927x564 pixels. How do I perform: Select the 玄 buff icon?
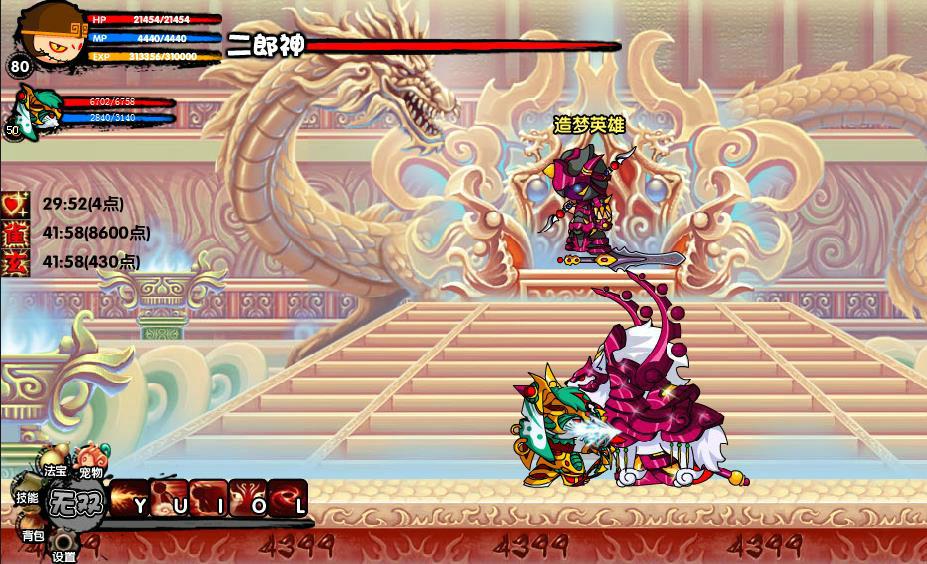15,262
